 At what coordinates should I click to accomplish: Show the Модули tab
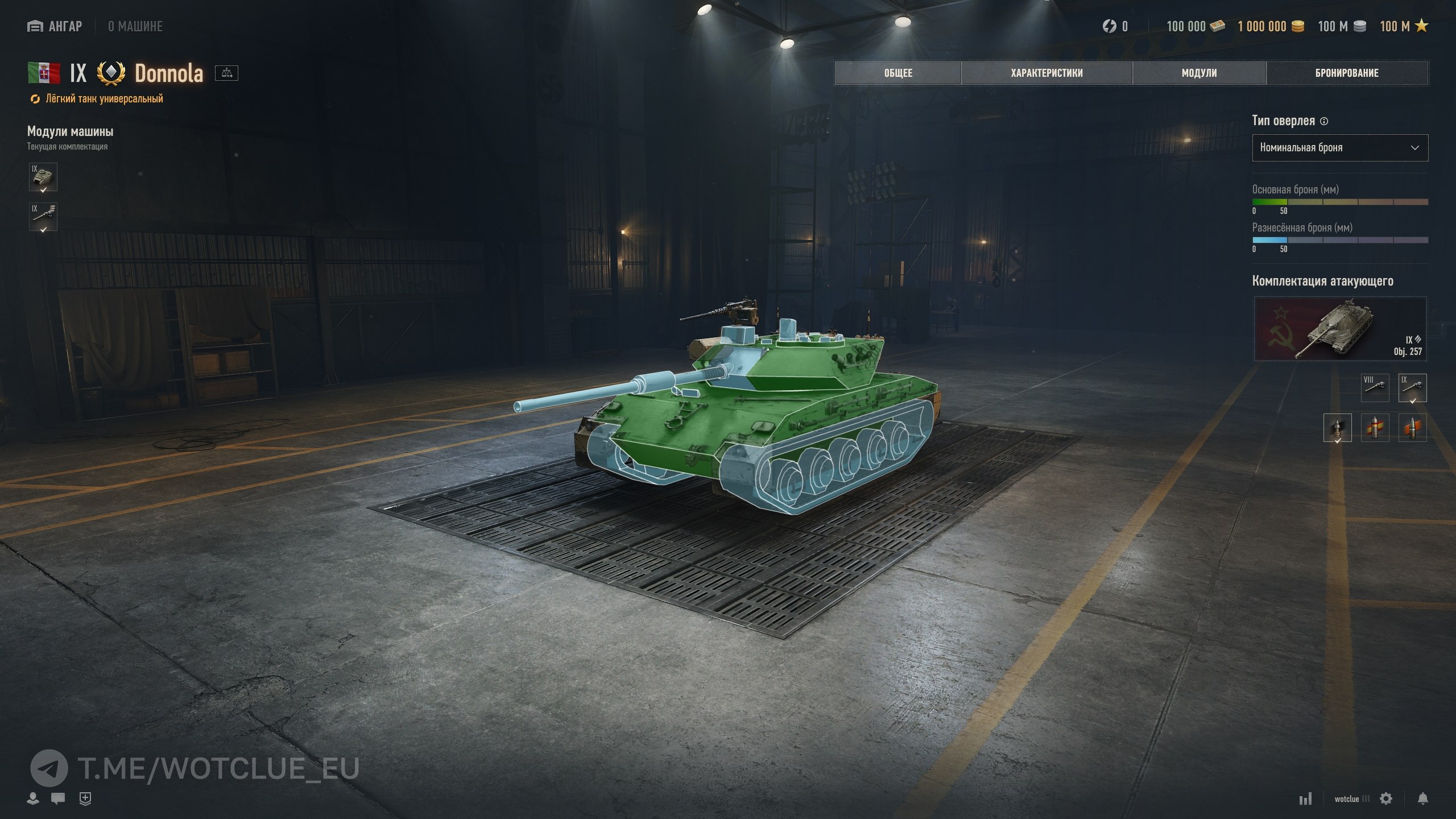(x=1199, y=73)
